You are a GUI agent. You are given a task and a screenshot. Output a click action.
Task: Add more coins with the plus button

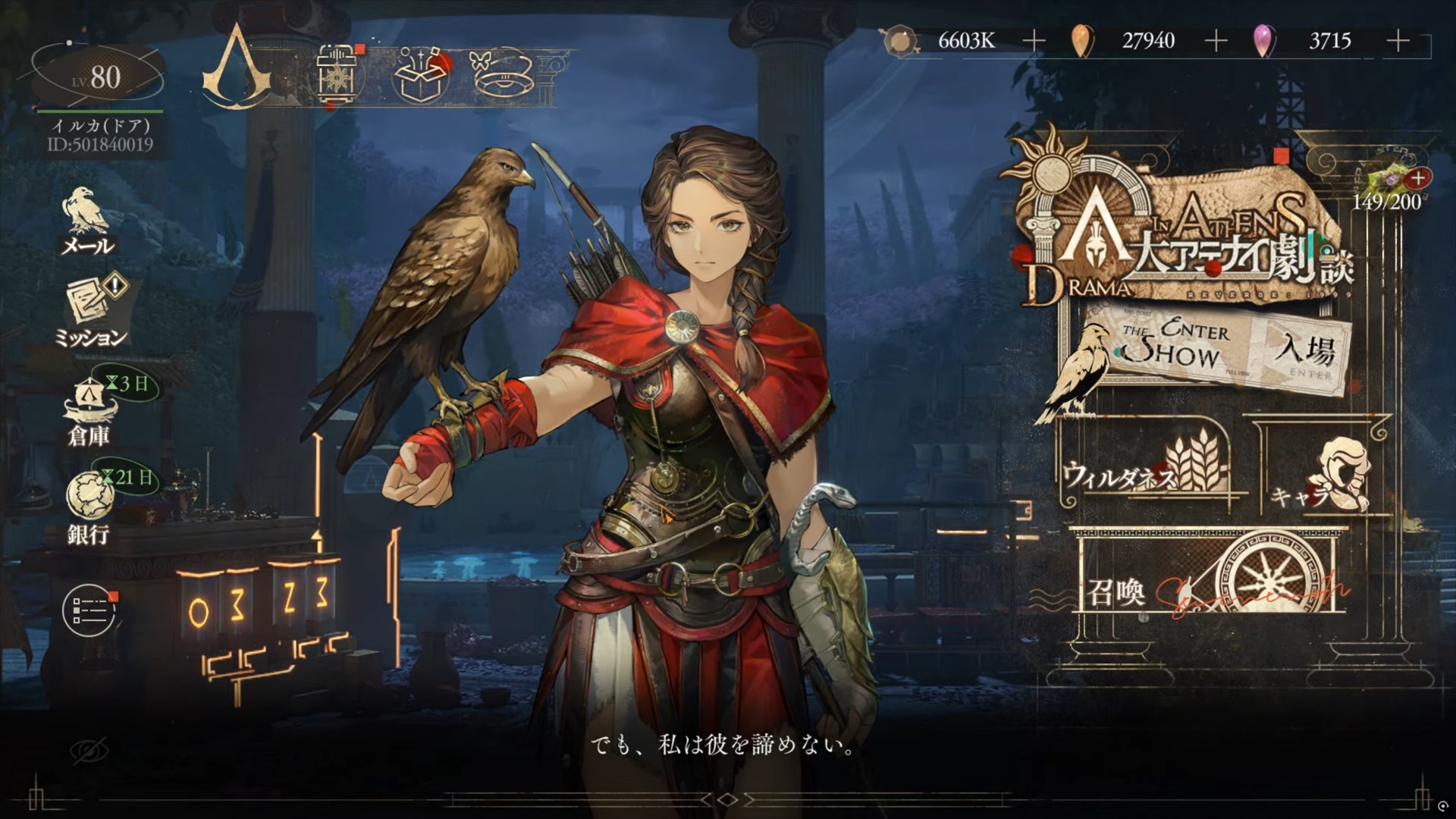1034,41
